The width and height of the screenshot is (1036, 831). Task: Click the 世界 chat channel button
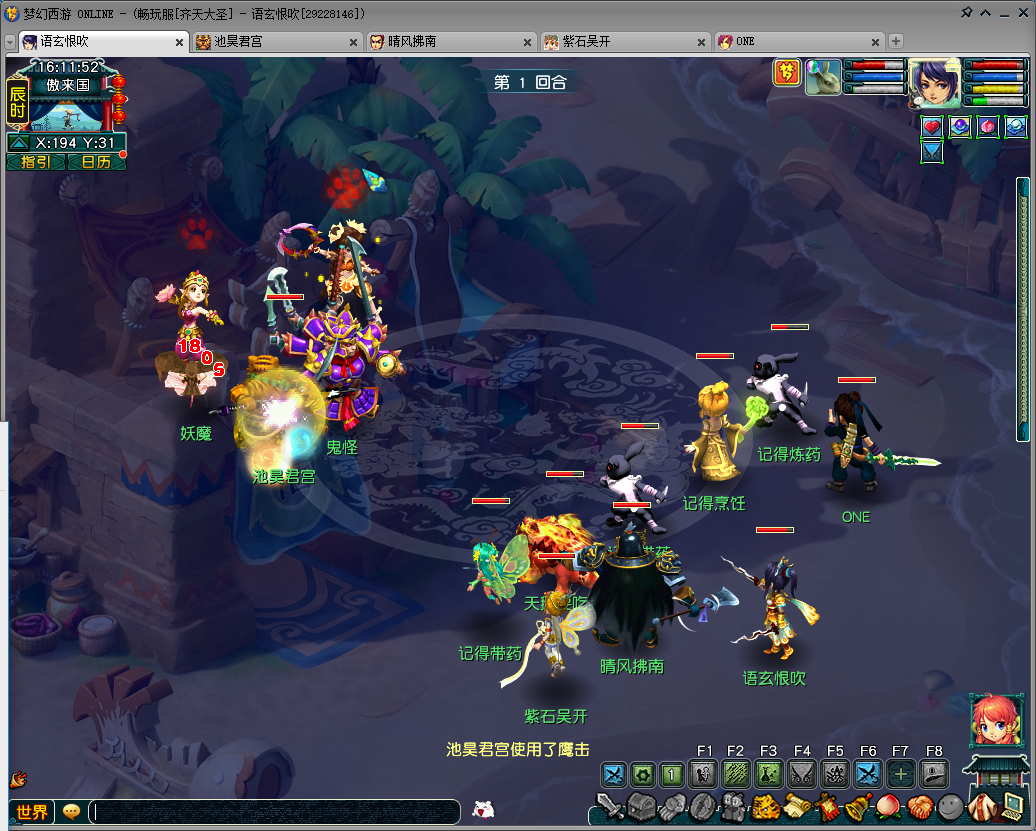point(32,811)
